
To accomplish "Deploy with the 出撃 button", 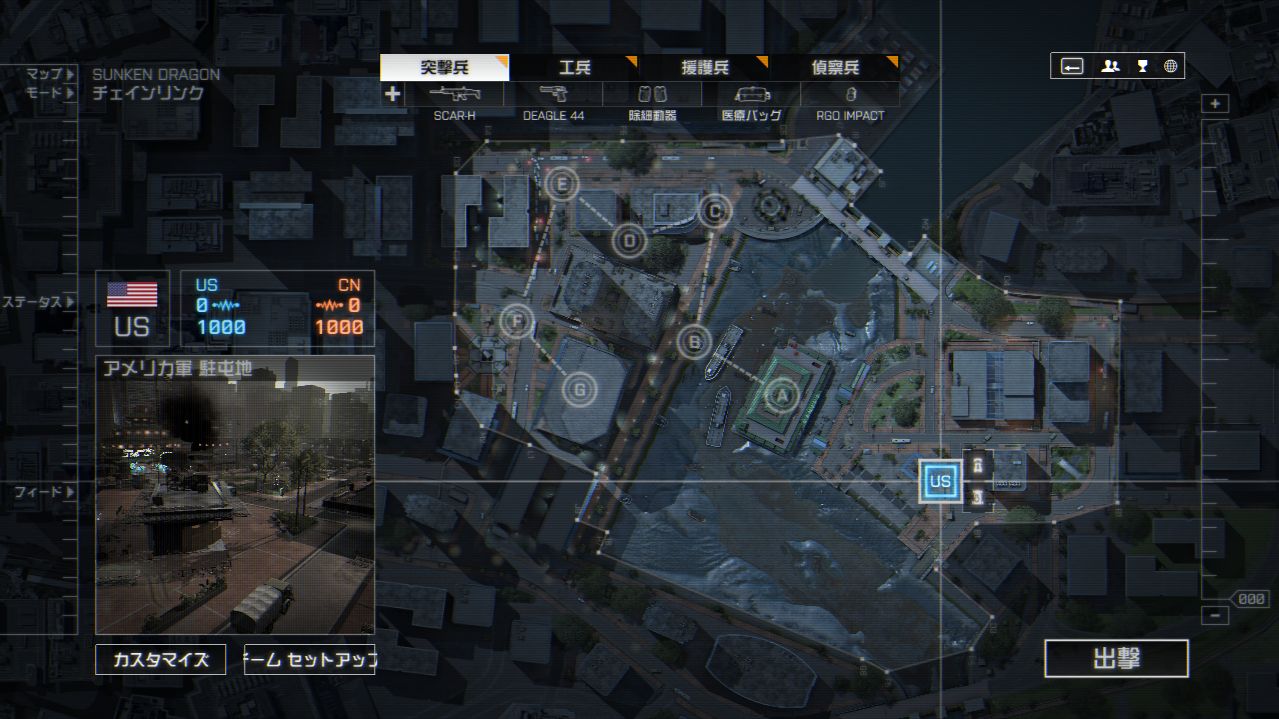I will click(x=1116, y=659).
